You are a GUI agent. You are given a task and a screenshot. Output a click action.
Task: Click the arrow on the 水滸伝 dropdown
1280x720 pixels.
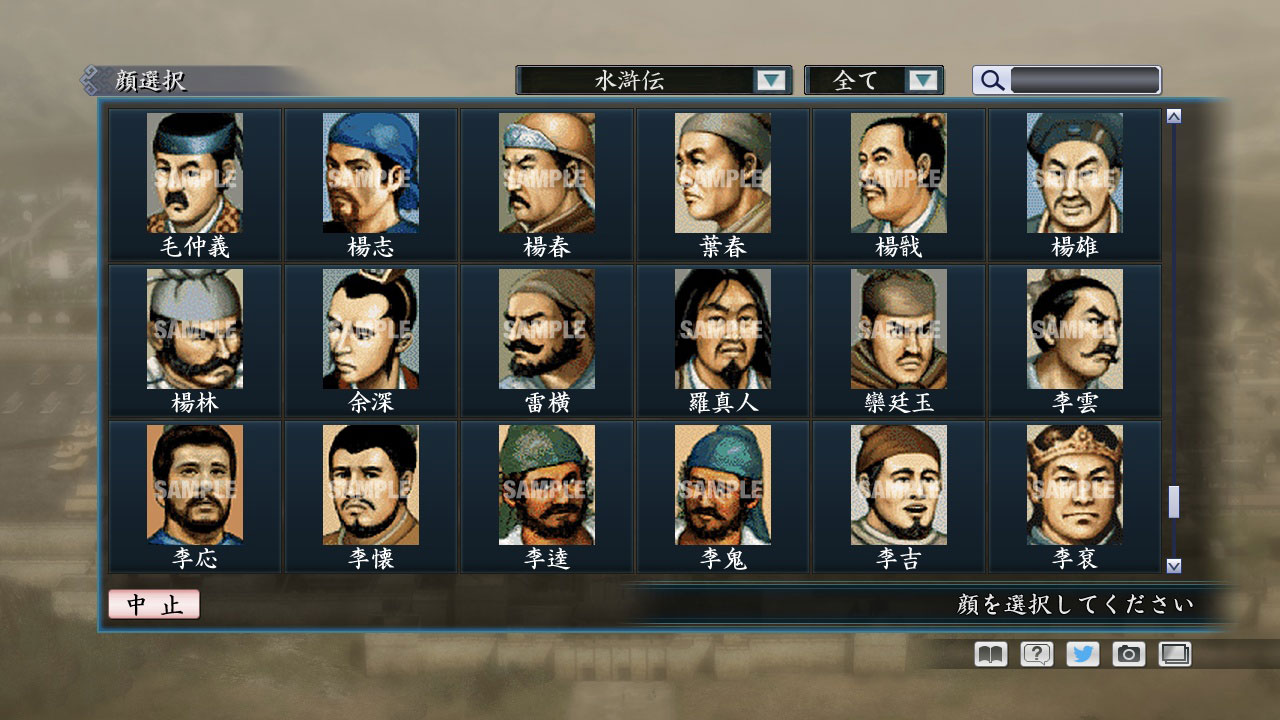point(771,79)
